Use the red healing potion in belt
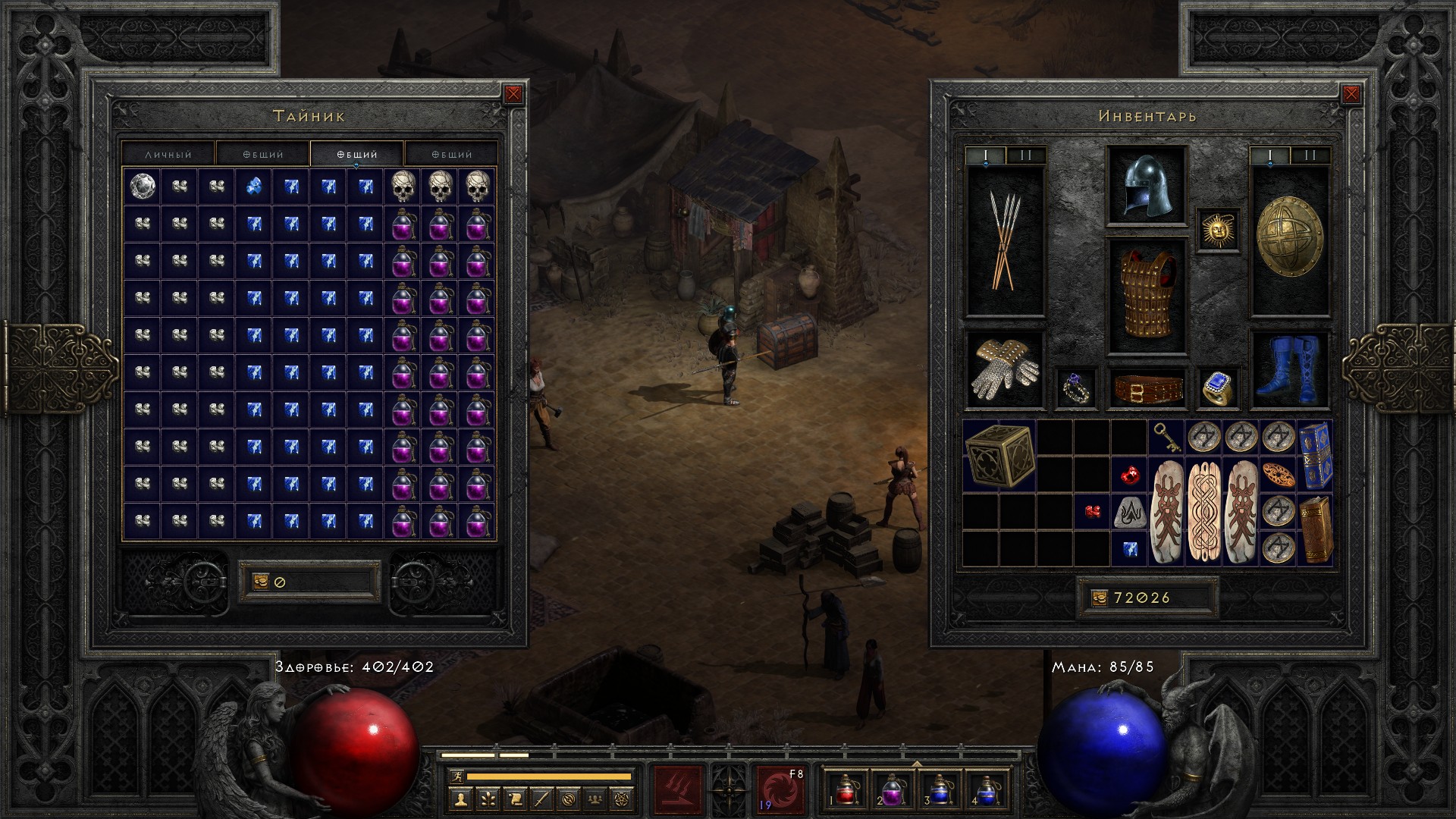This screenshot has width=1456, height=819. 845,789
